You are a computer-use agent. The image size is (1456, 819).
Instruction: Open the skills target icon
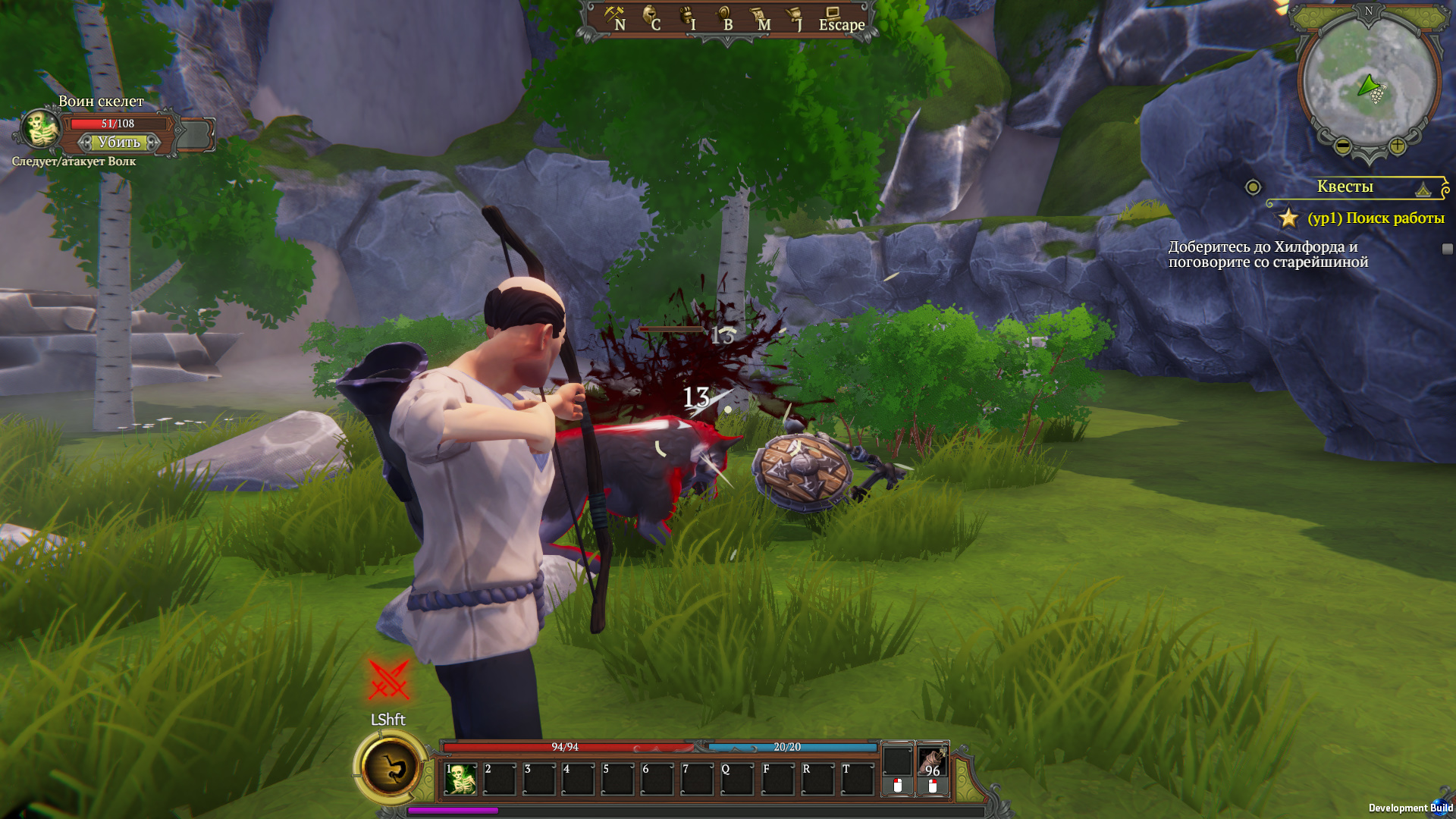pyautogui.click(x=724, y=18)
